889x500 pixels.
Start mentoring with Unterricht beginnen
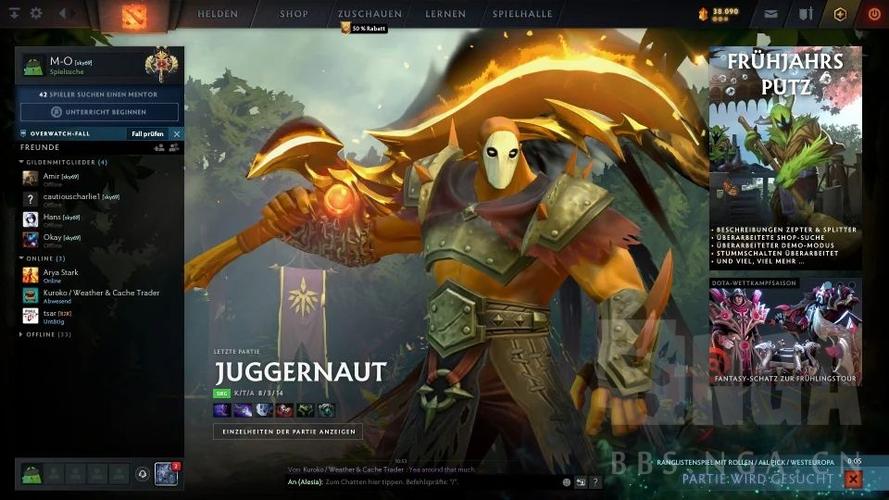[99, 112]
